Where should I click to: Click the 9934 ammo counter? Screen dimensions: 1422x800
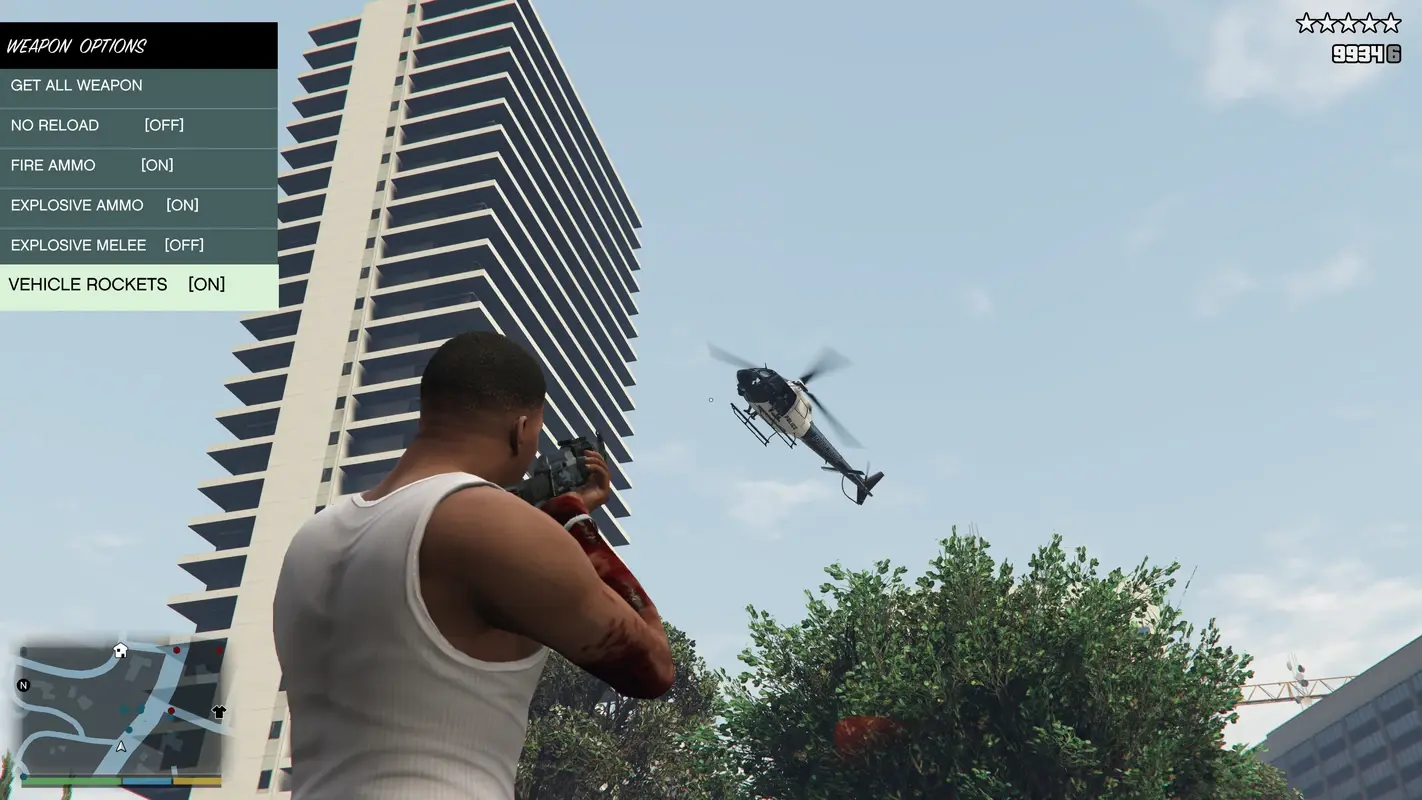[x=1357, y=53]
